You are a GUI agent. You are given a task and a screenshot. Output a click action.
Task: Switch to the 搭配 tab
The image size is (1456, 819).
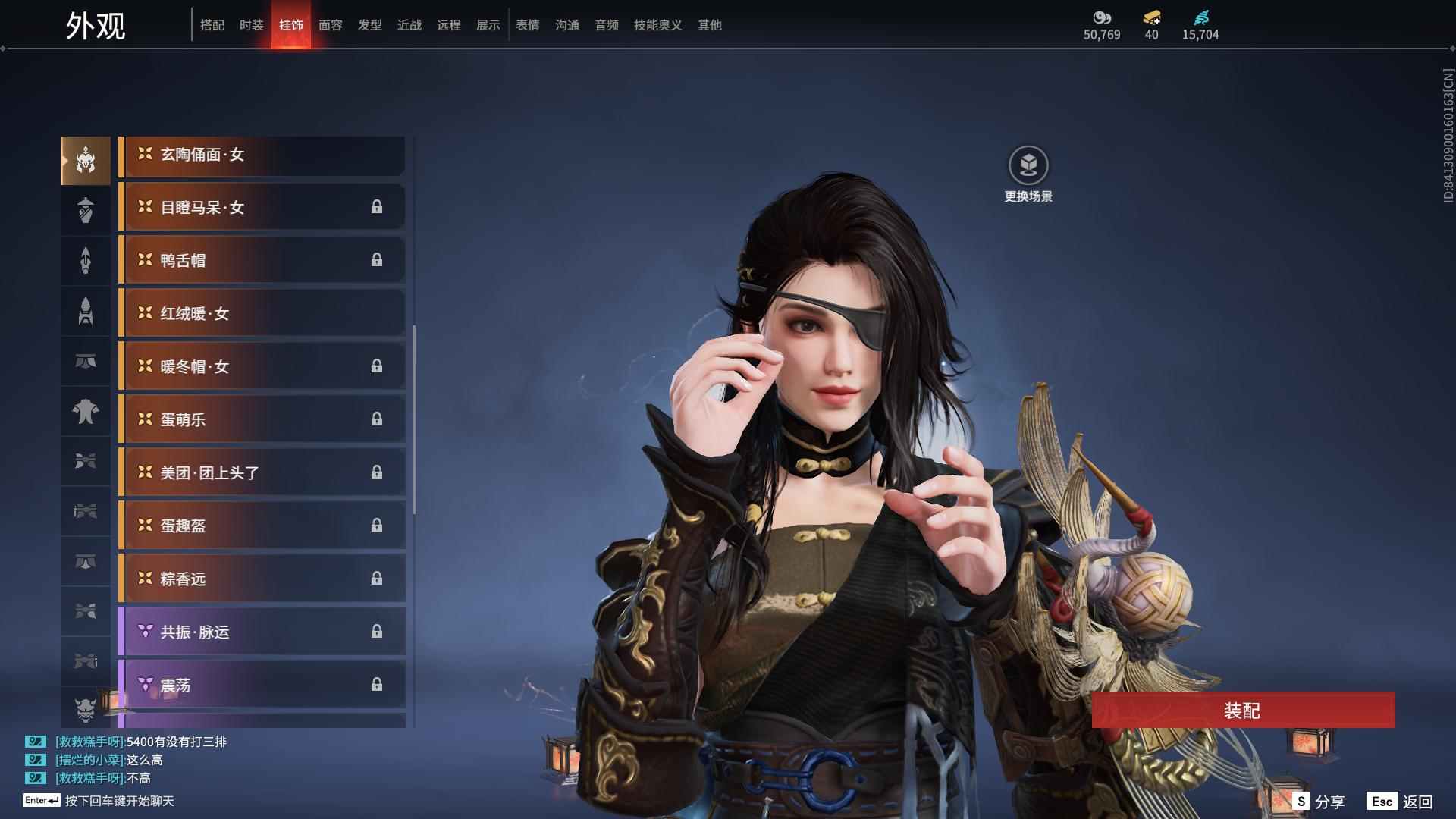212,25
